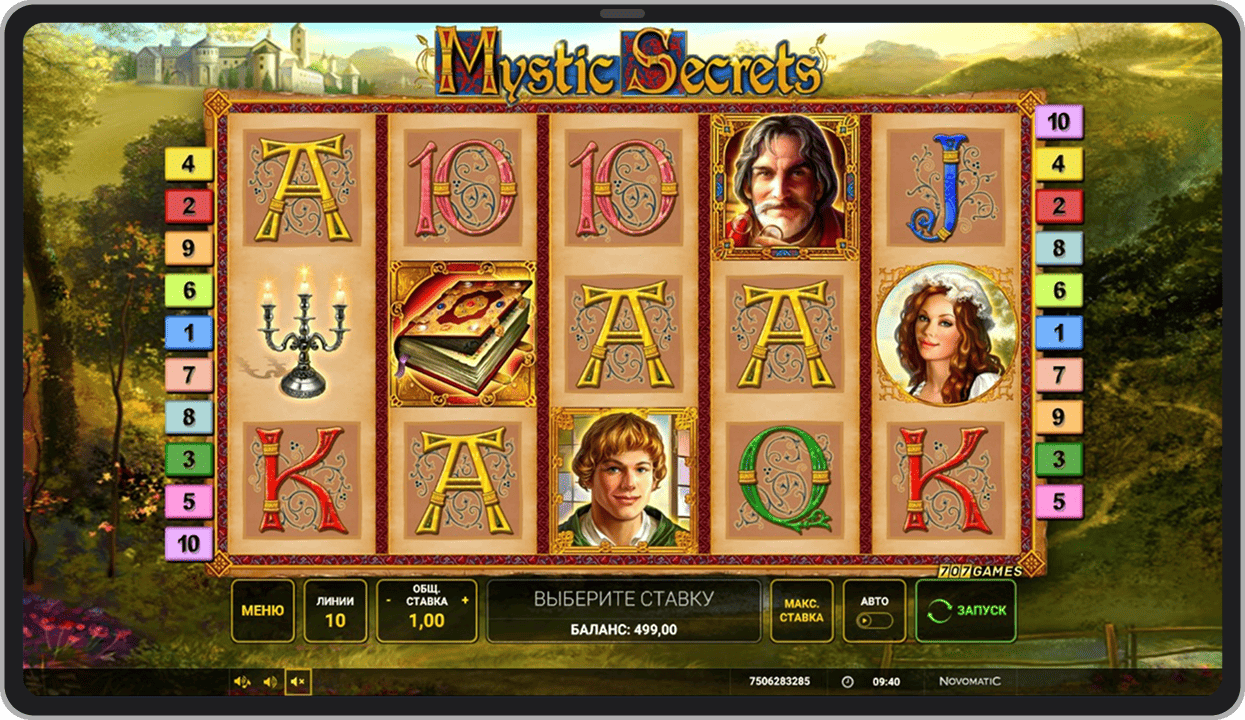
Task: Set the maximum bet with МАКС. СТАВКА
Action: click(x=801, y=610)
